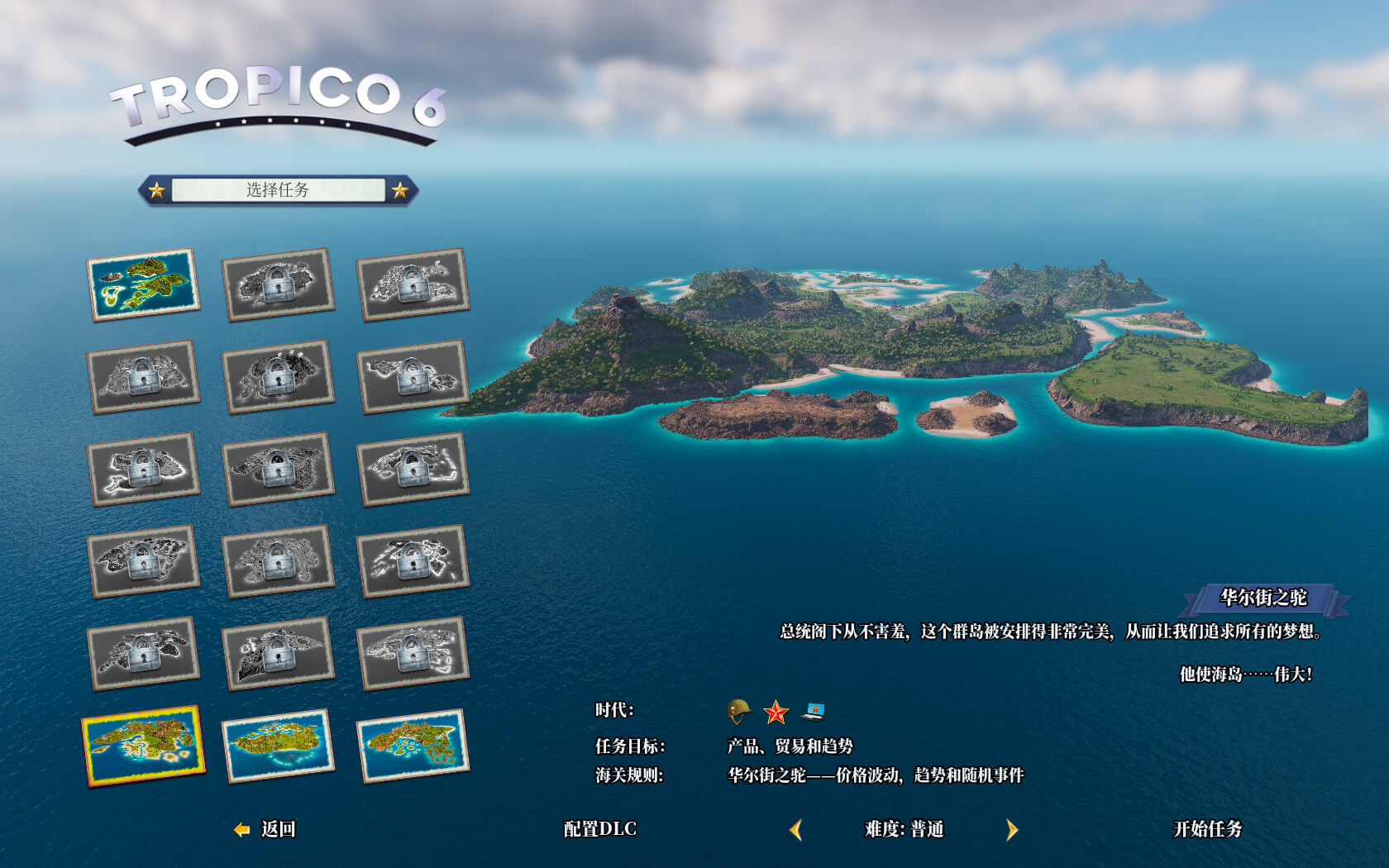
Task: Choose the unlocked mission beside the first locked ones
Action: (143, 284)
